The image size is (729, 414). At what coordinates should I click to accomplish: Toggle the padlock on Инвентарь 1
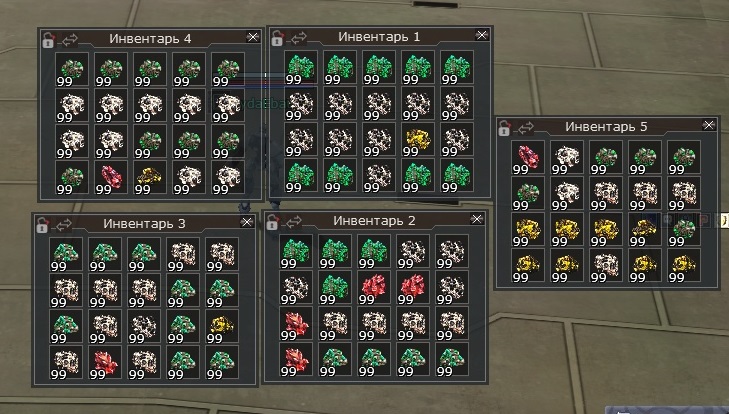click(277, 37)
